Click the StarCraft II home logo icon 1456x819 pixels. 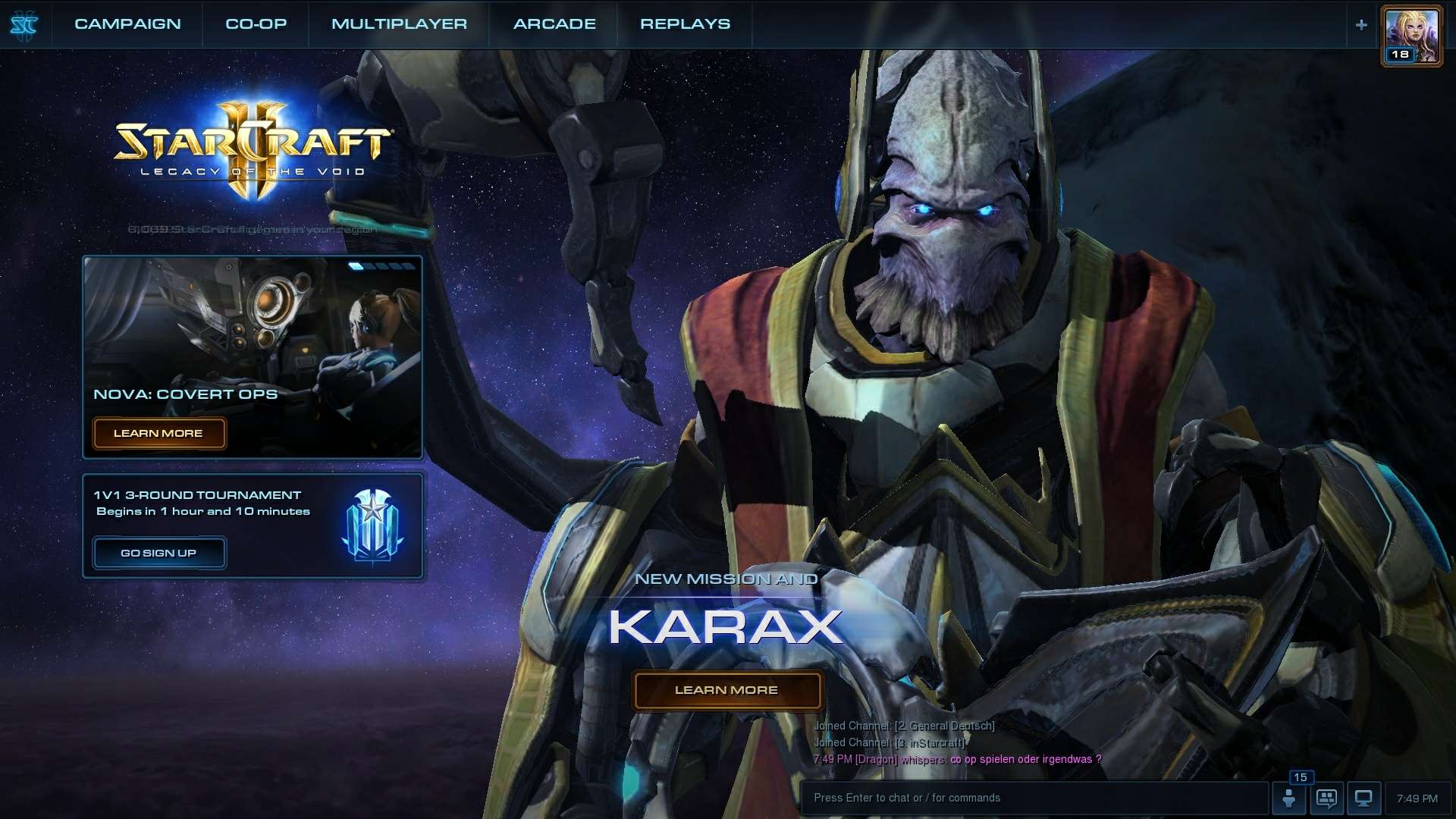[x=24, y=25]
